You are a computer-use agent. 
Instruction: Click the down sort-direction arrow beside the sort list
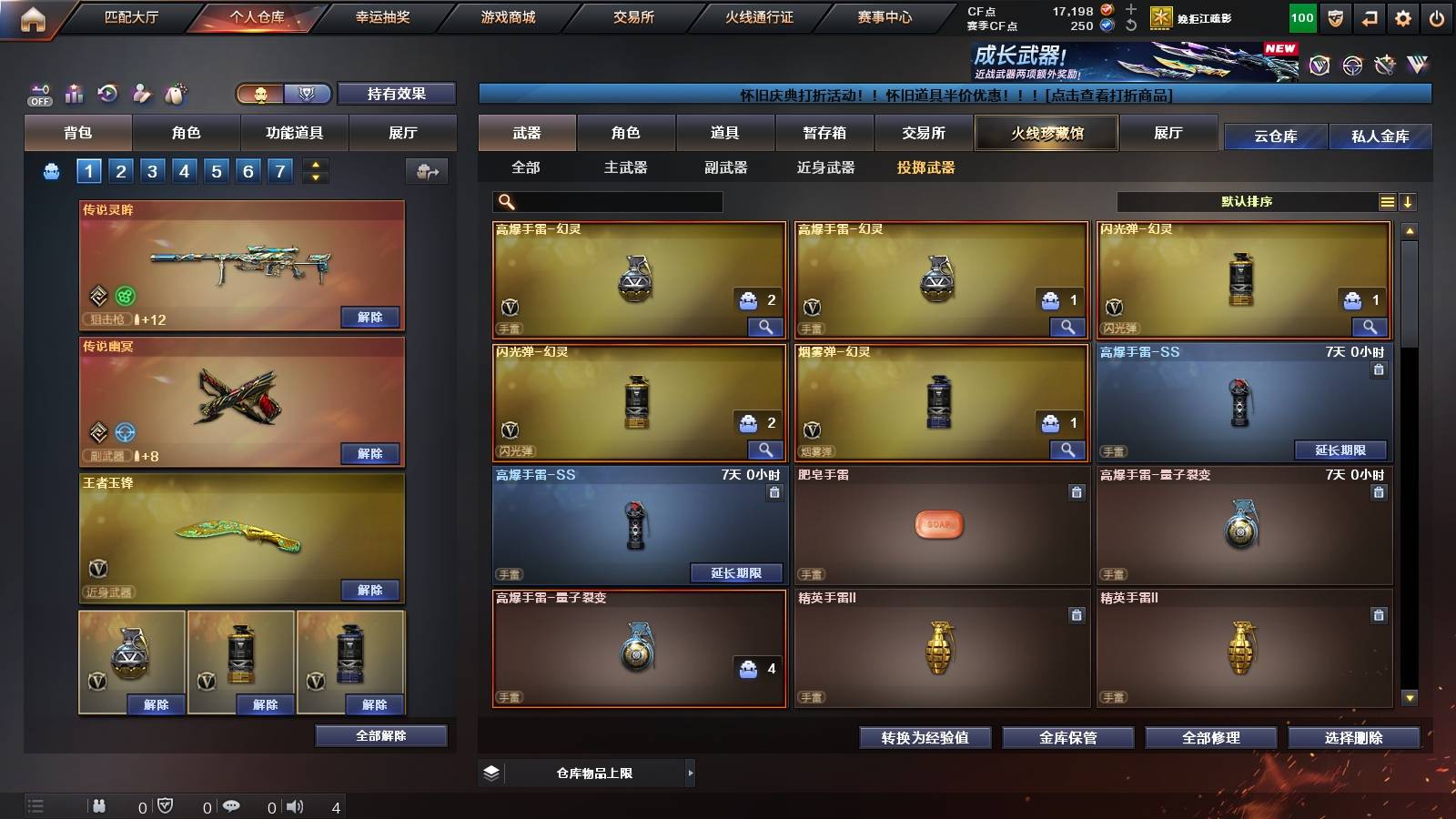click(1409, 201)
